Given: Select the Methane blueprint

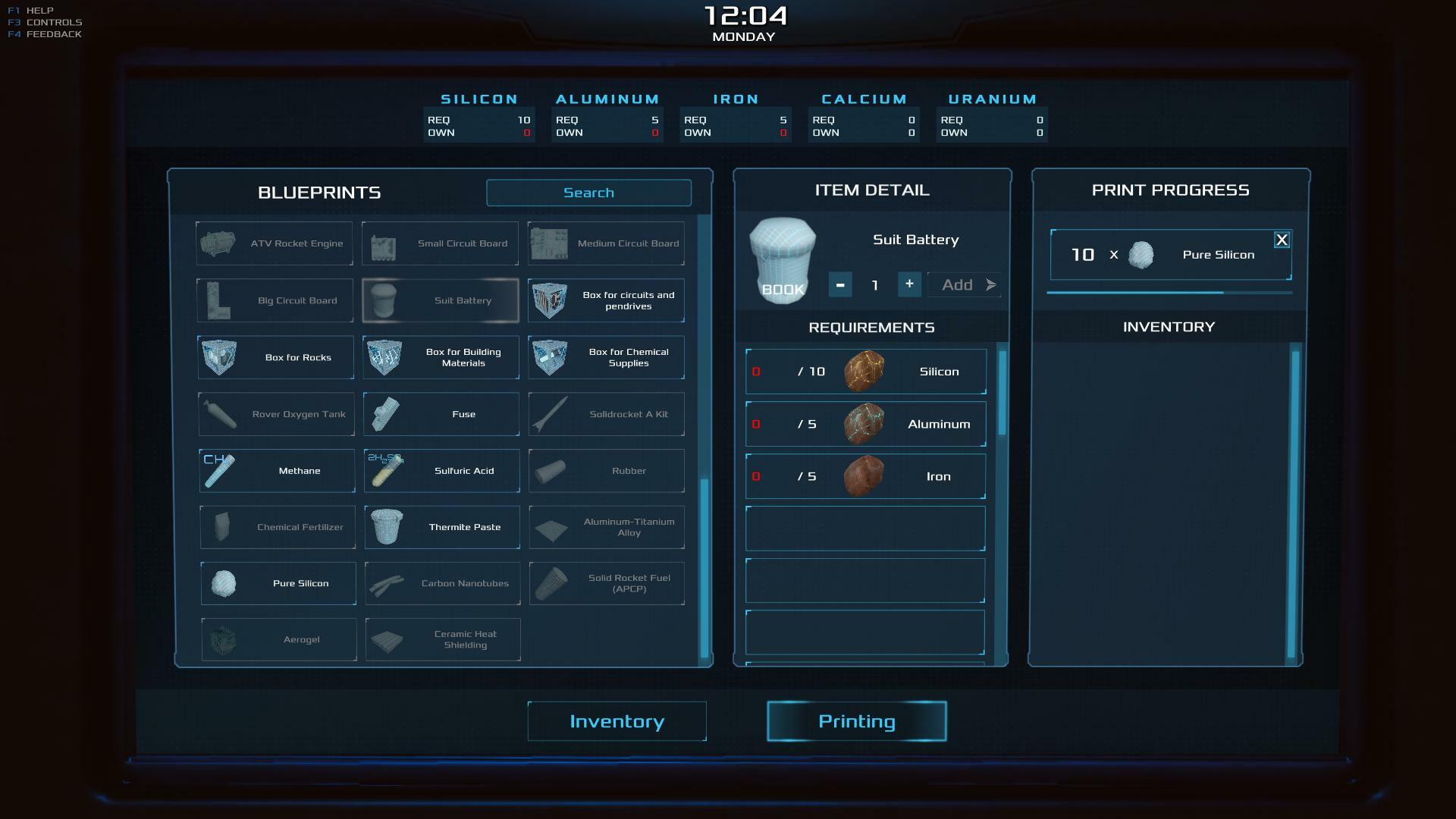Looking at the screenshot, I should click(x=277, y=471).
